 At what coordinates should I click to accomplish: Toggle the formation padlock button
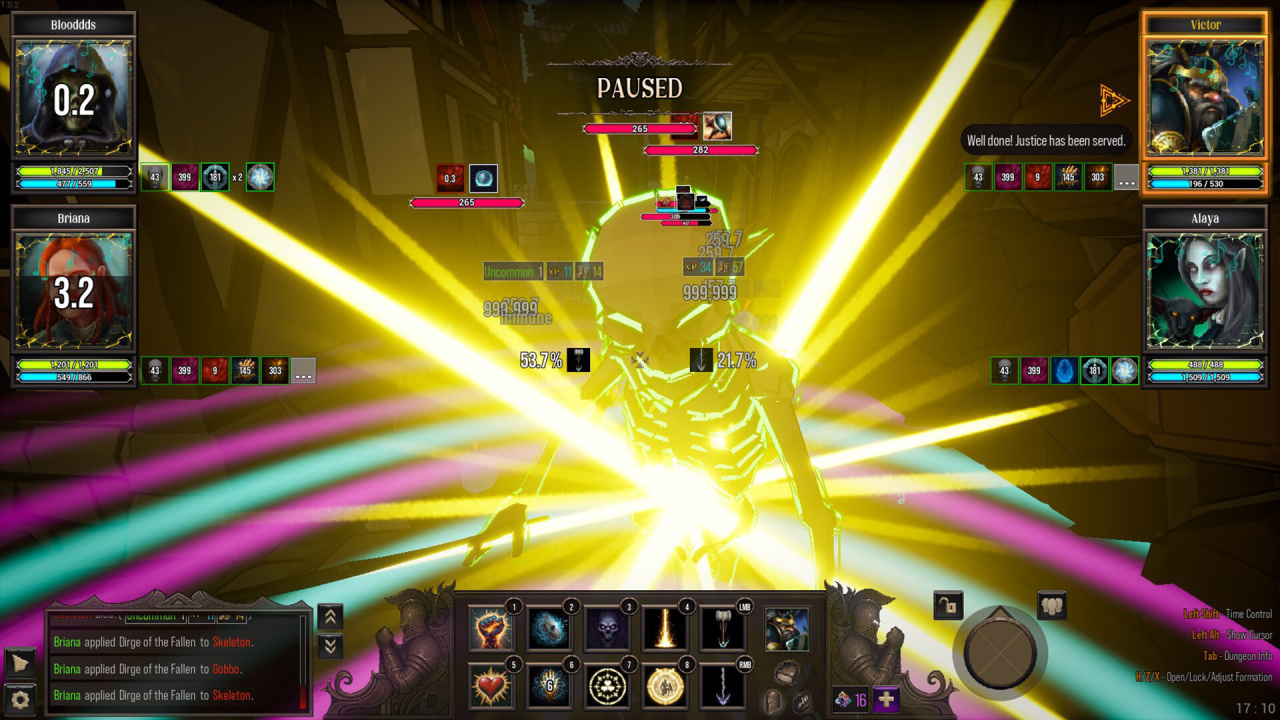(948, 604)
